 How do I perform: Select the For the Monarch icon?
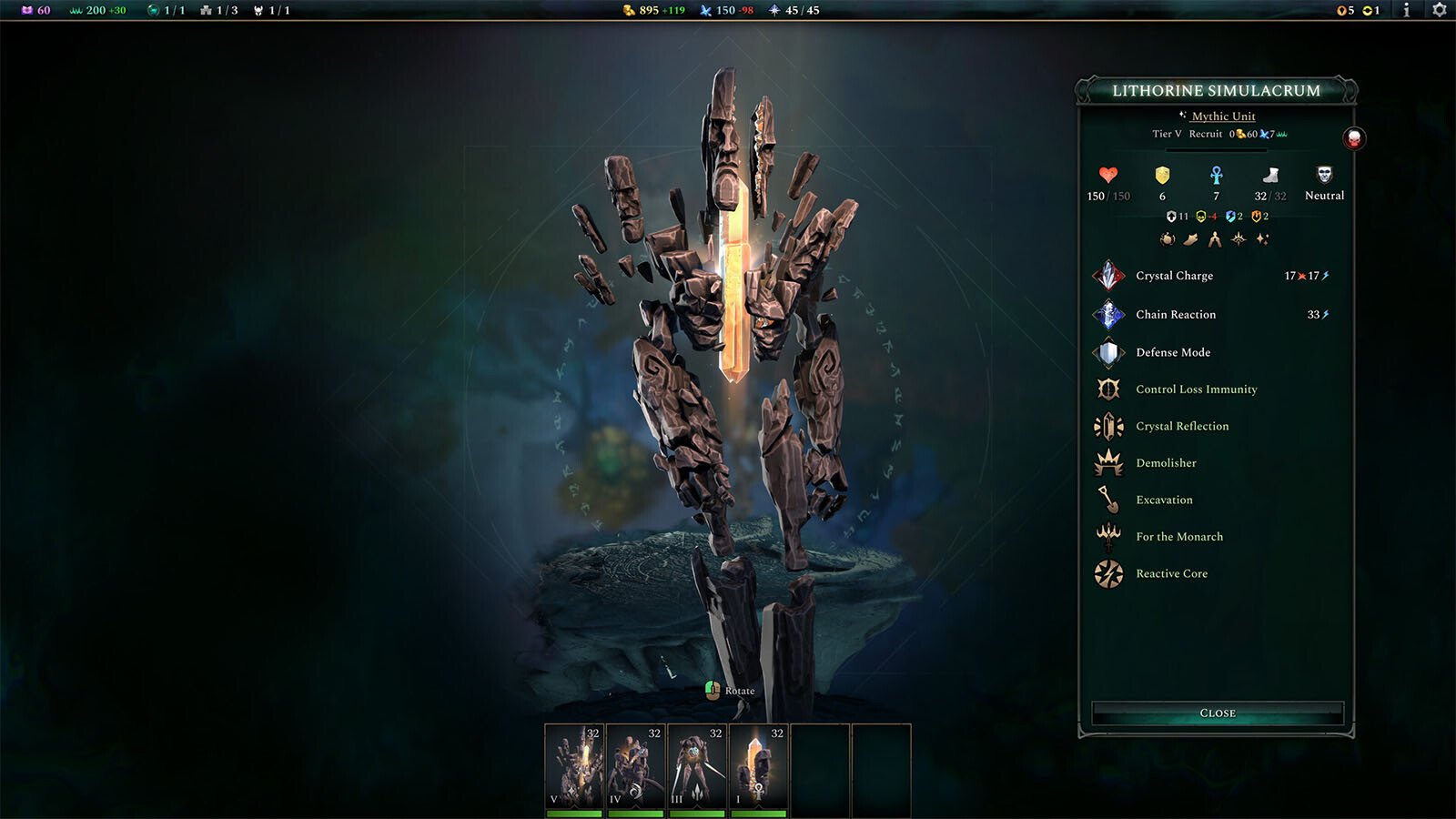(x=1109, y=537)
